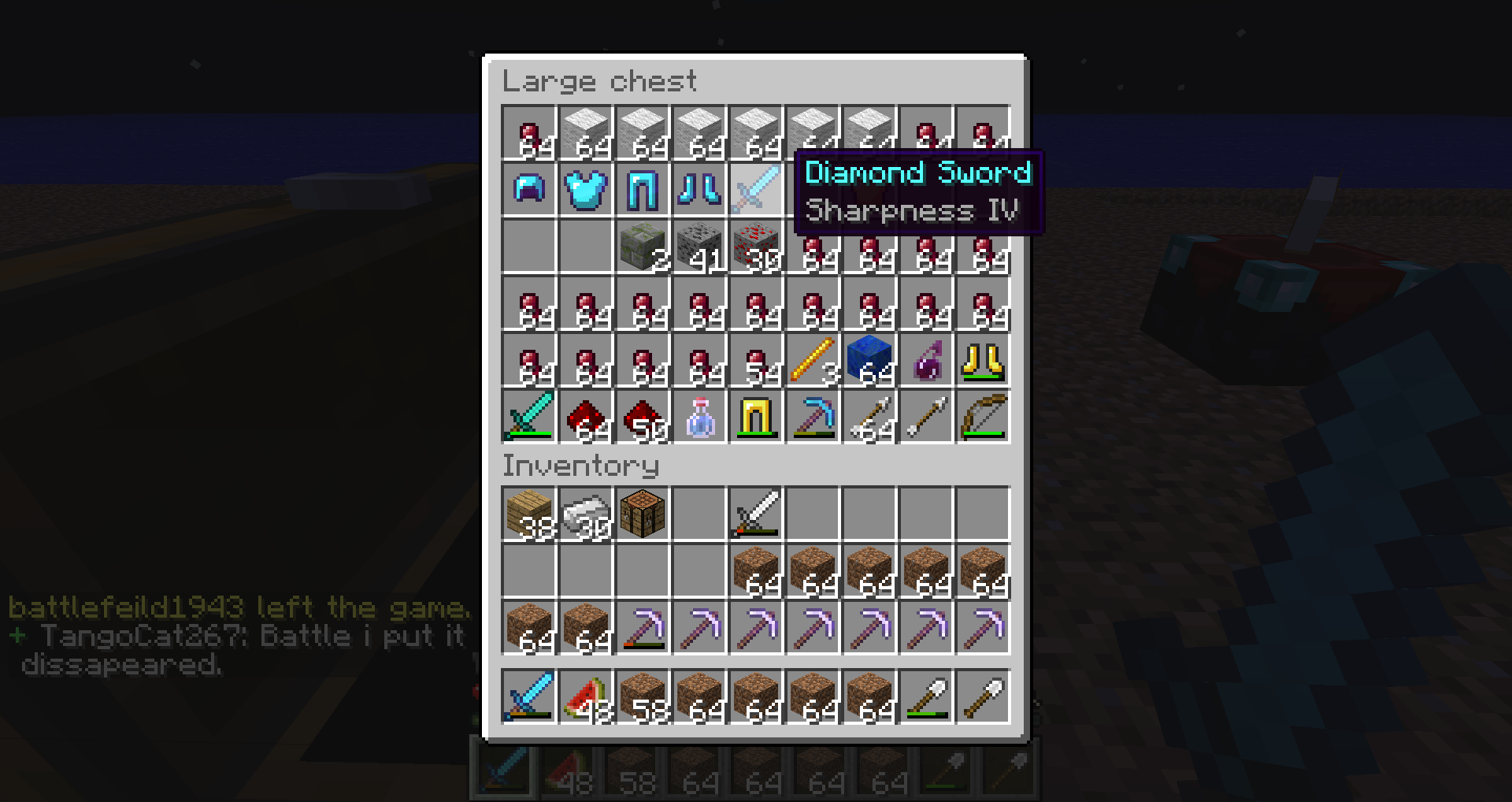
Task: Pick up the redstone dust stack of 50
Action: (643, 417)
